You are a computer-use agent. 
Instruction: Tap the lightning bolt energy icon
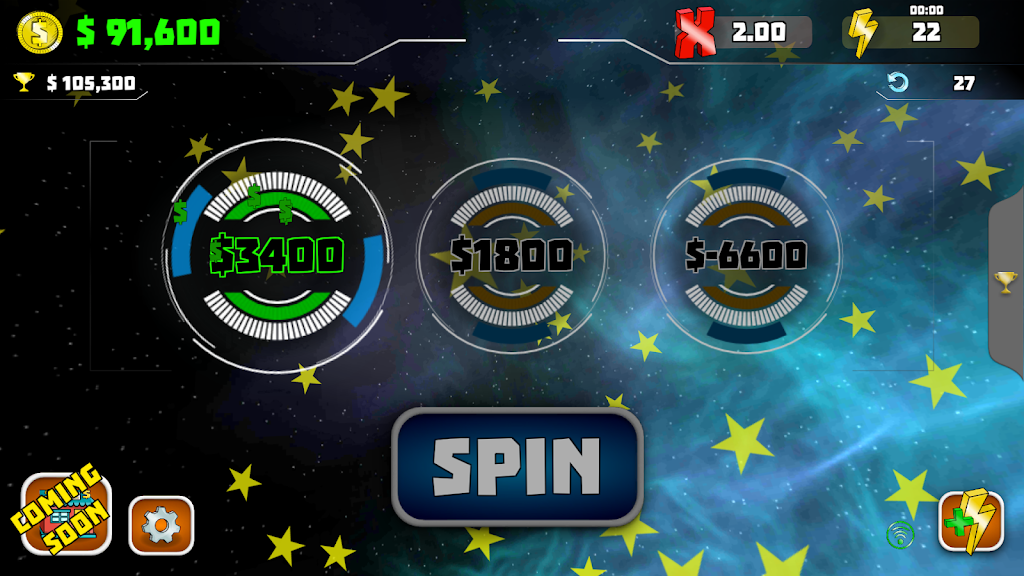862,32
